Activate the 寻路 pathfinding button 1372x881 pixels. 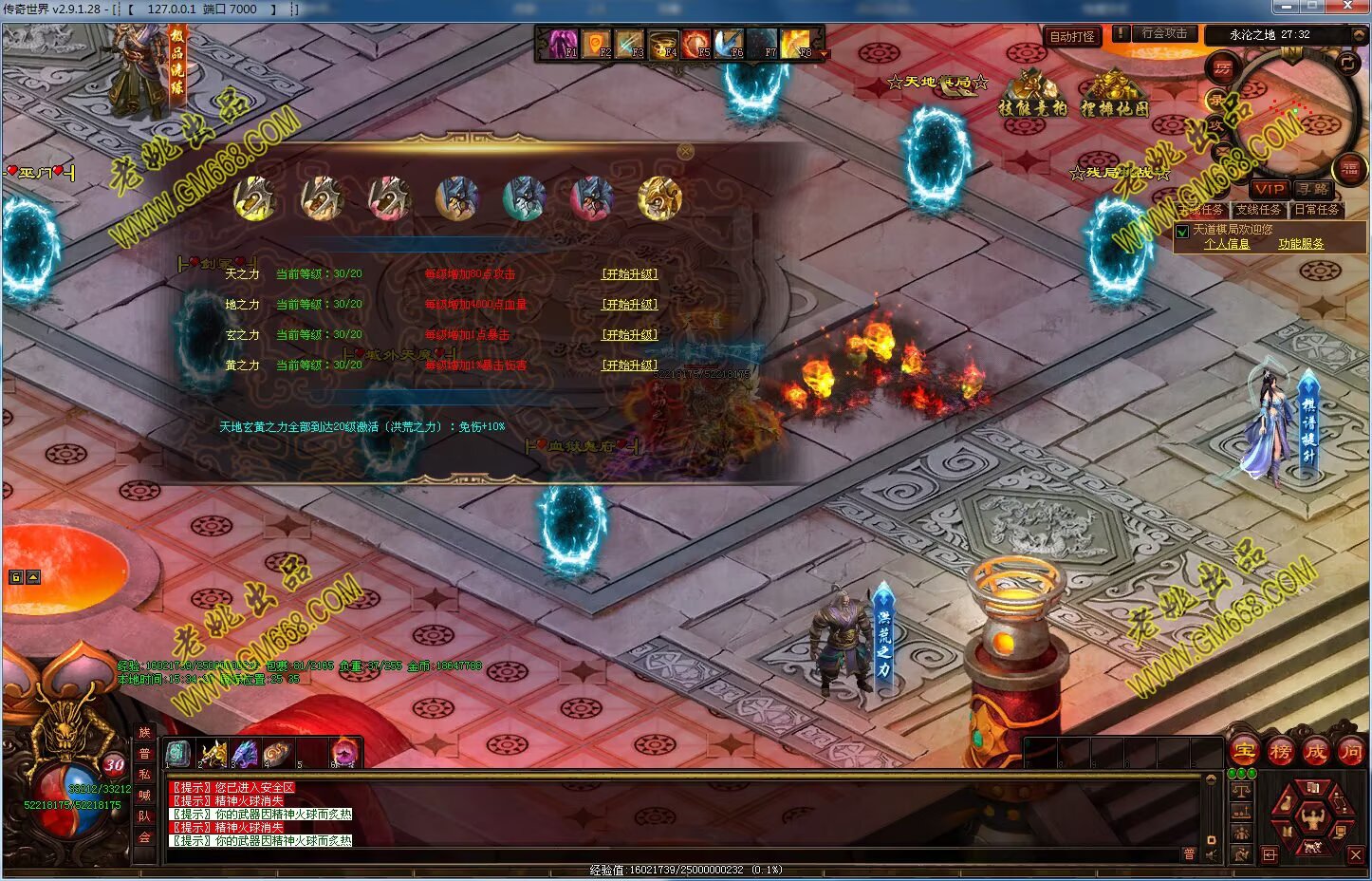[x=1314, y=189]
